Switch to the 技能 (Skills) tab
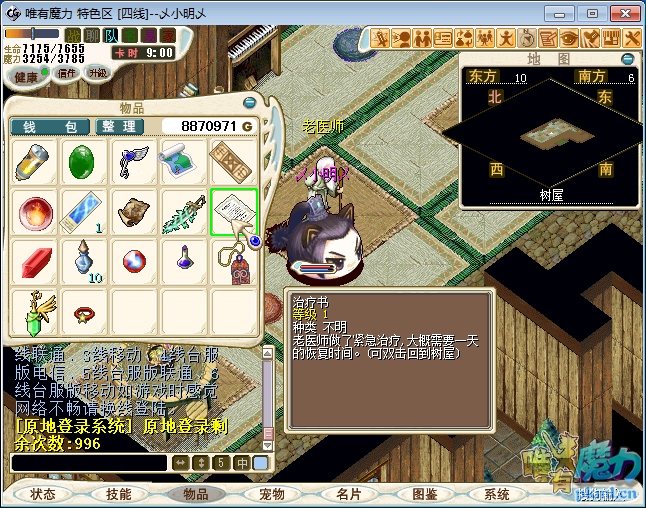 pos(119,494)
